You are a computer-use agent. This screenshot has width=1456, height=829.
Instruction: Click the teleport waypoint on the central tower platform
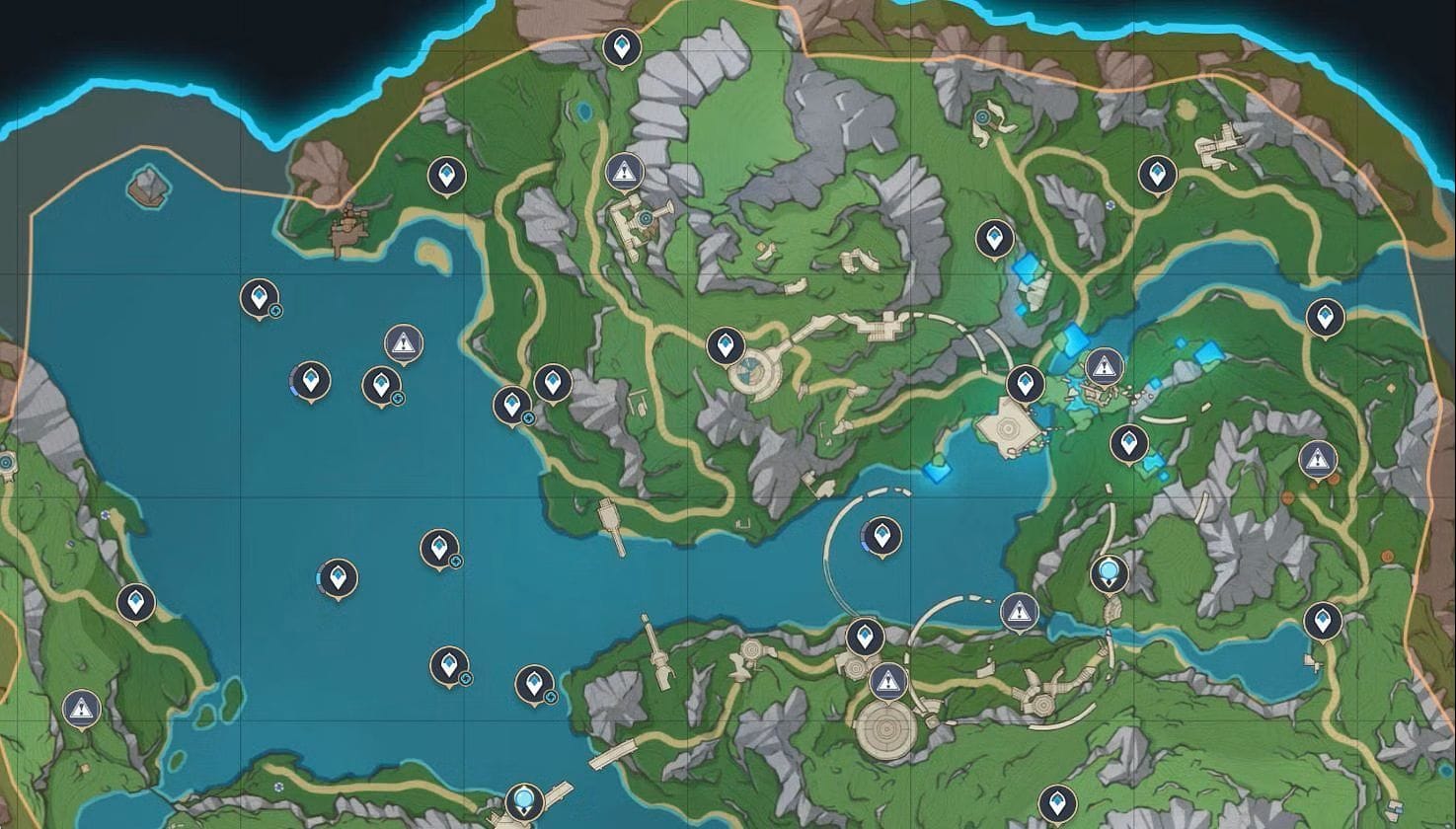click(x=728, y=345)
